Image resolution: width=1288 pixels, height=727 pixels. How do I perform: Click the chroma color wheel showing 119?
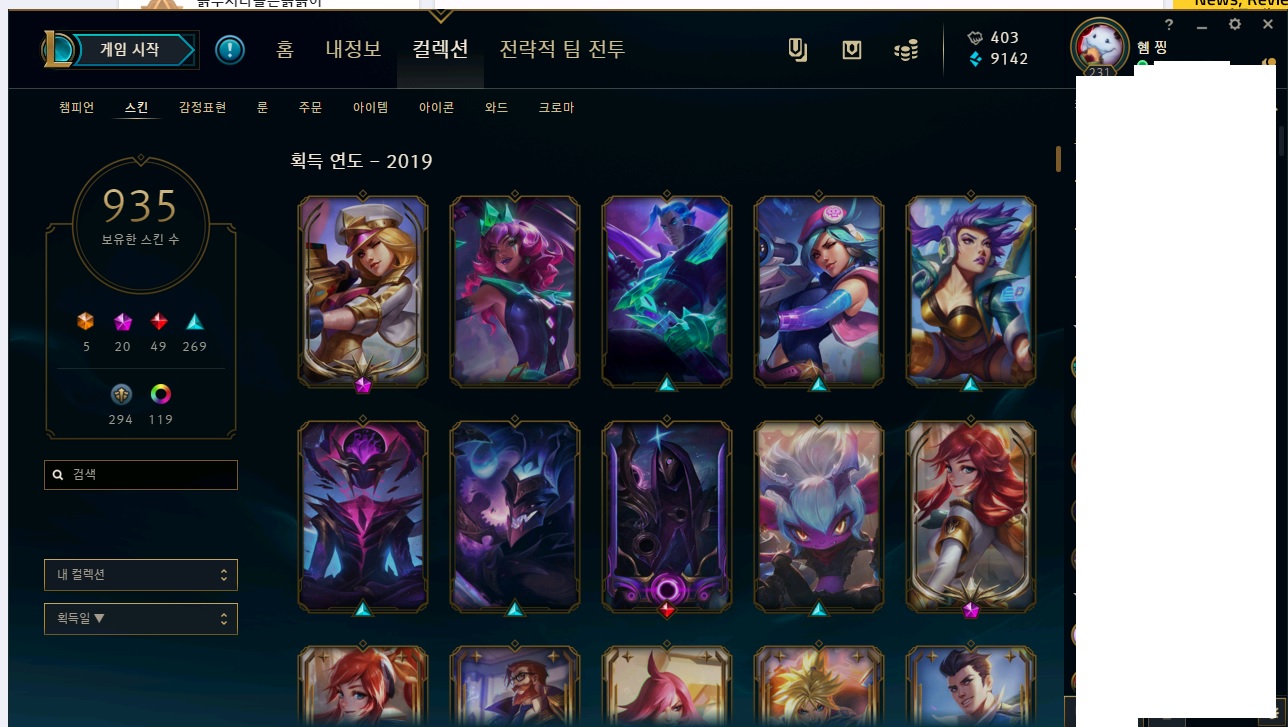tap(160, 394)
